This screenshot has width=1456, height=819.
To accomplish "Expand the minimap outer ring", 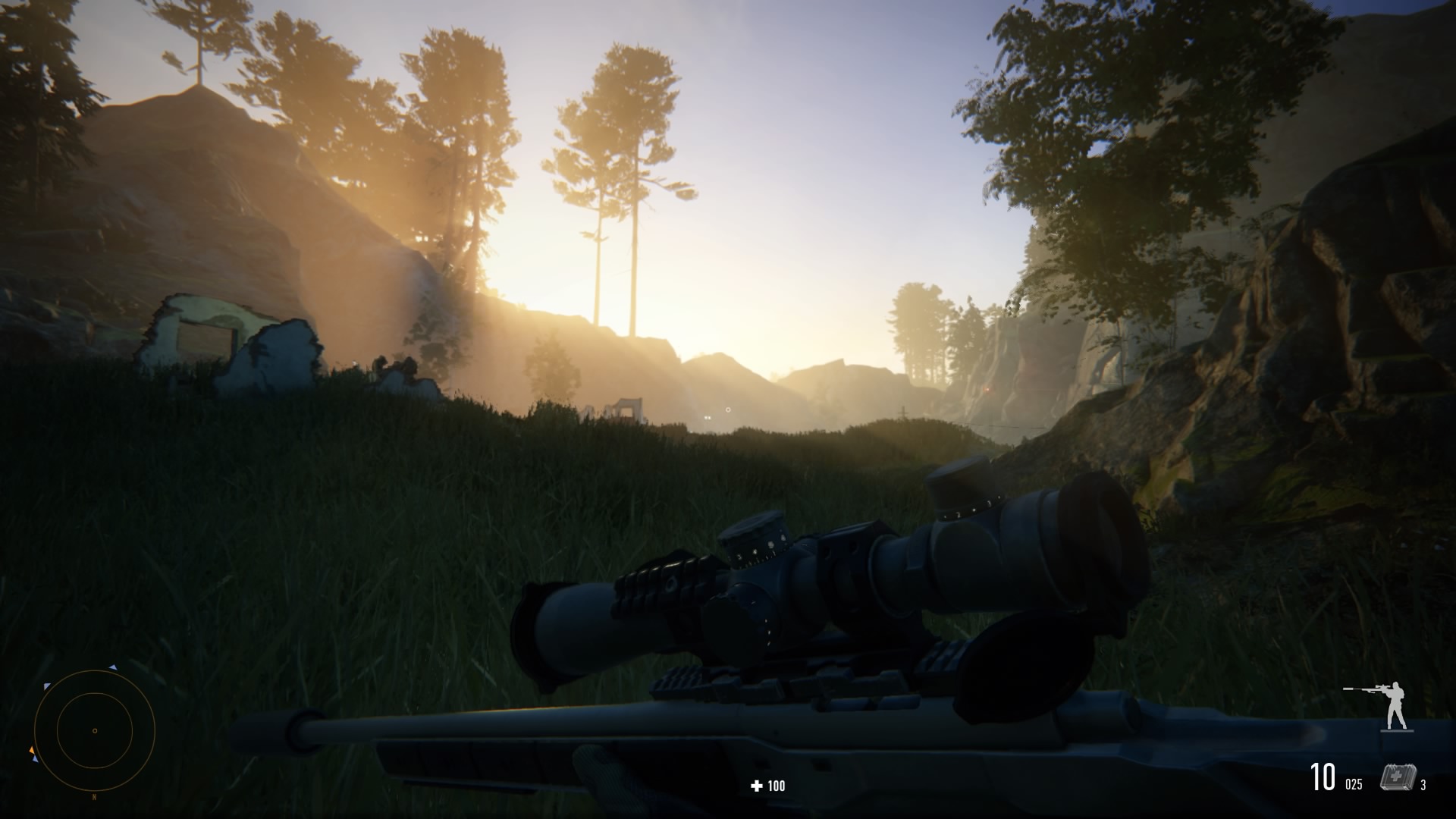I will 95,672.
